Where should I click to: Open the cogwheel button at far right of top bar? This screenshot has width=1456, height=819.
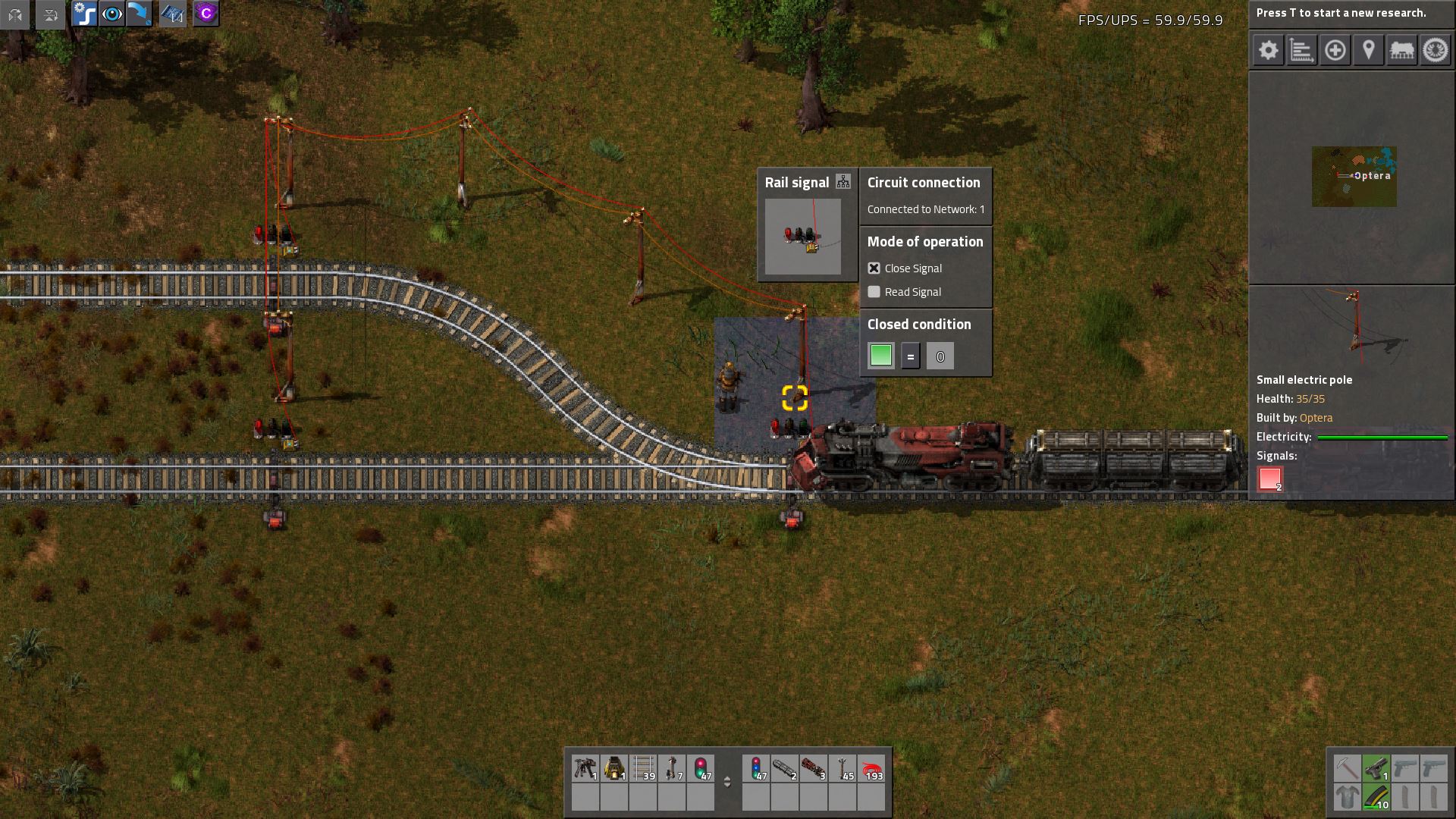click(x=1435, y=51)
